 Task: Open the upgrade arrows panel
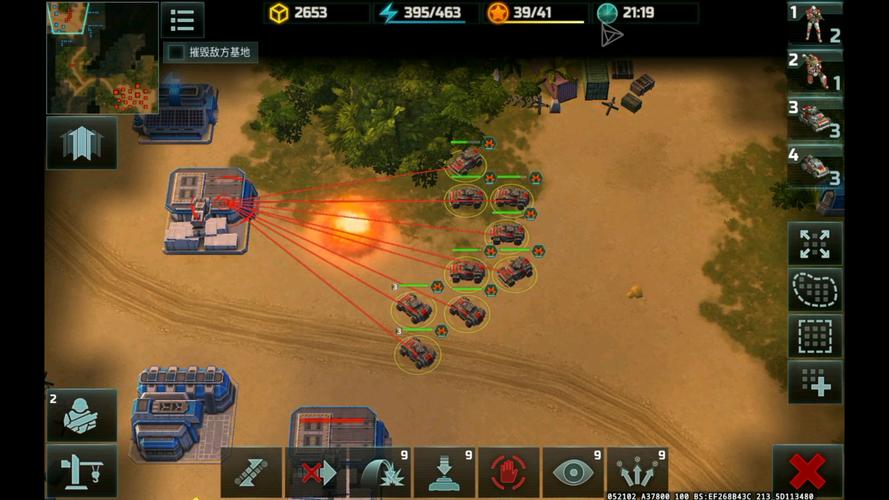81,143
